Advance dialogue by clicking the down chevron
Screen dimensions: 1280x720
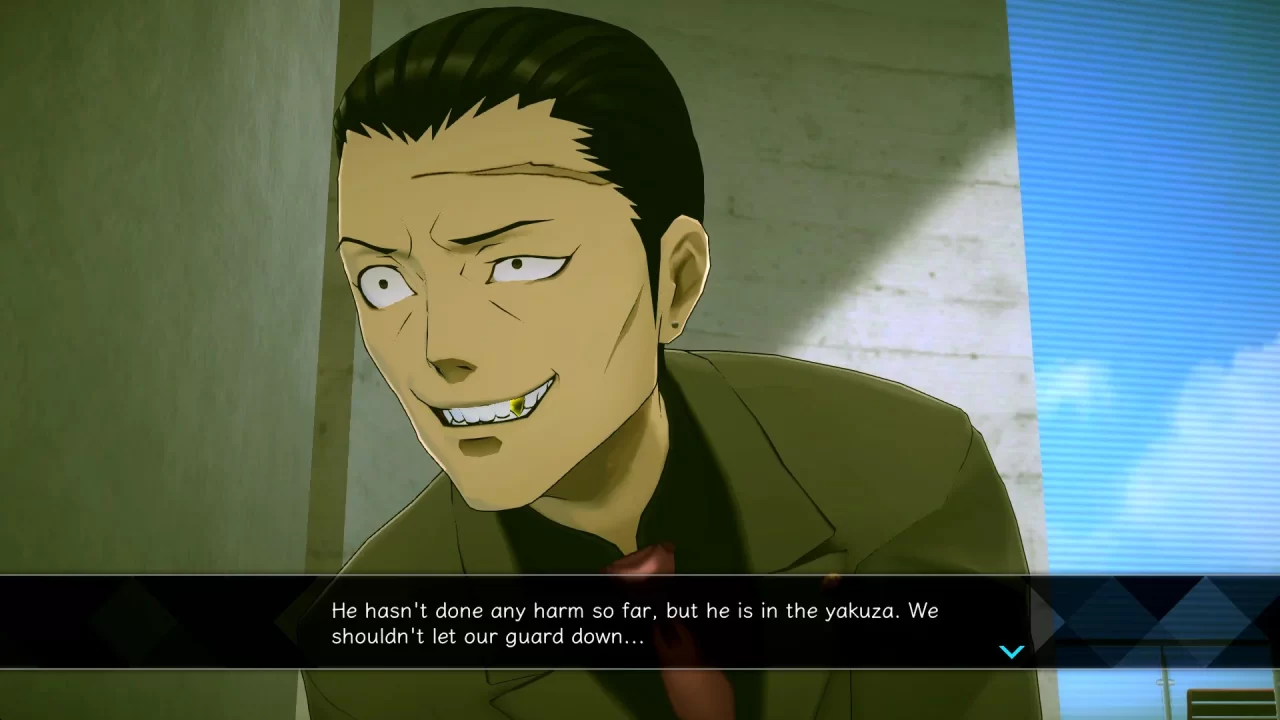[1012, 652]
